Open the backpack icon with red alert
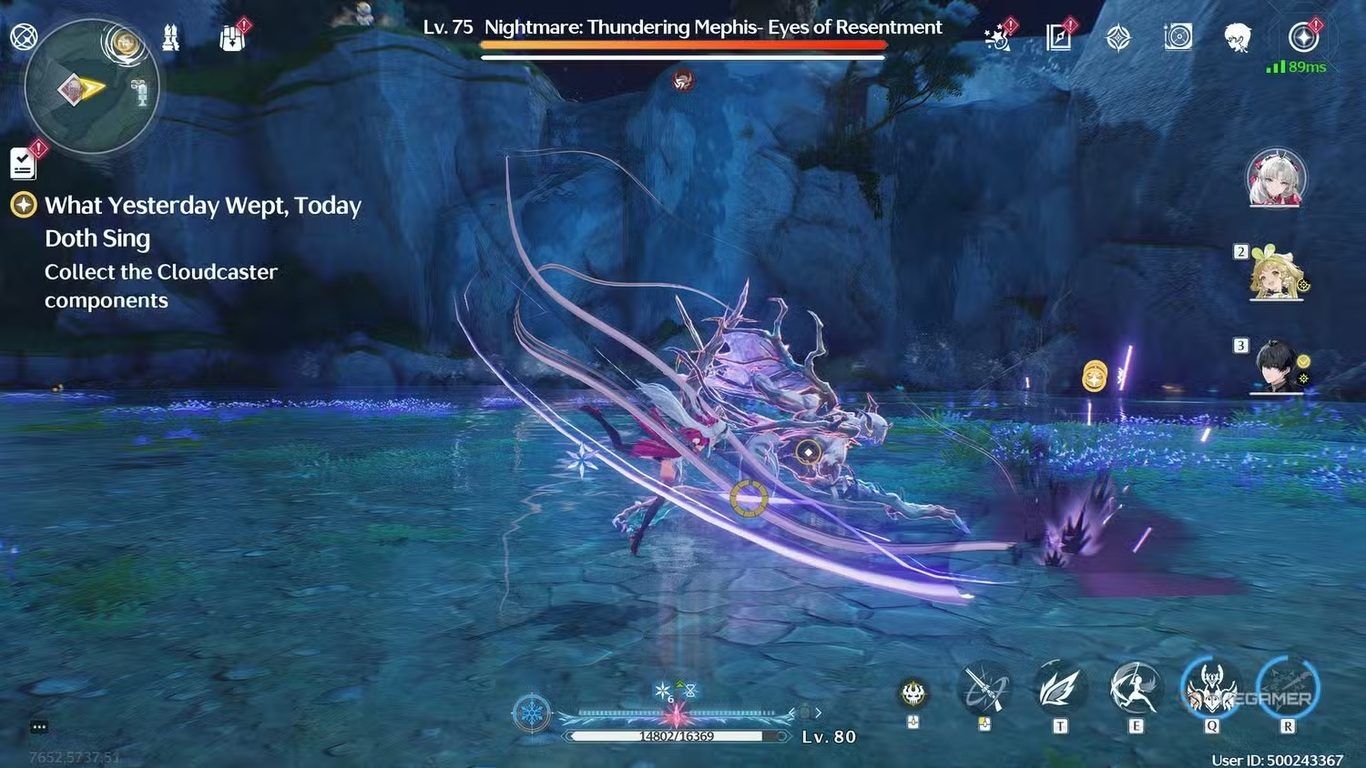The height and width of the screenshot is (768, 1366). [233, 38]
